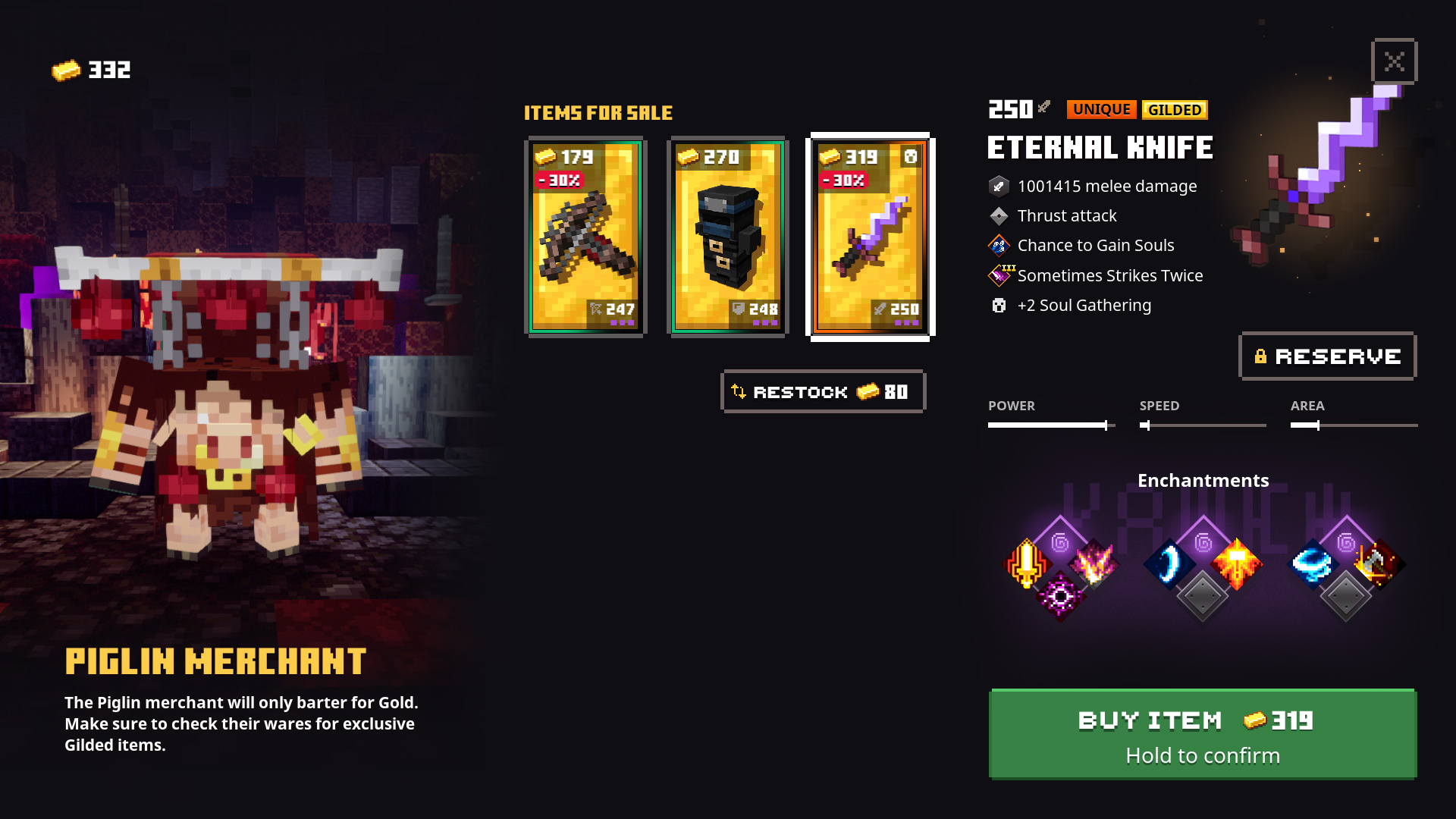
Task: Click the Reserve button for the Eternal Knife
Action: 1326,356
